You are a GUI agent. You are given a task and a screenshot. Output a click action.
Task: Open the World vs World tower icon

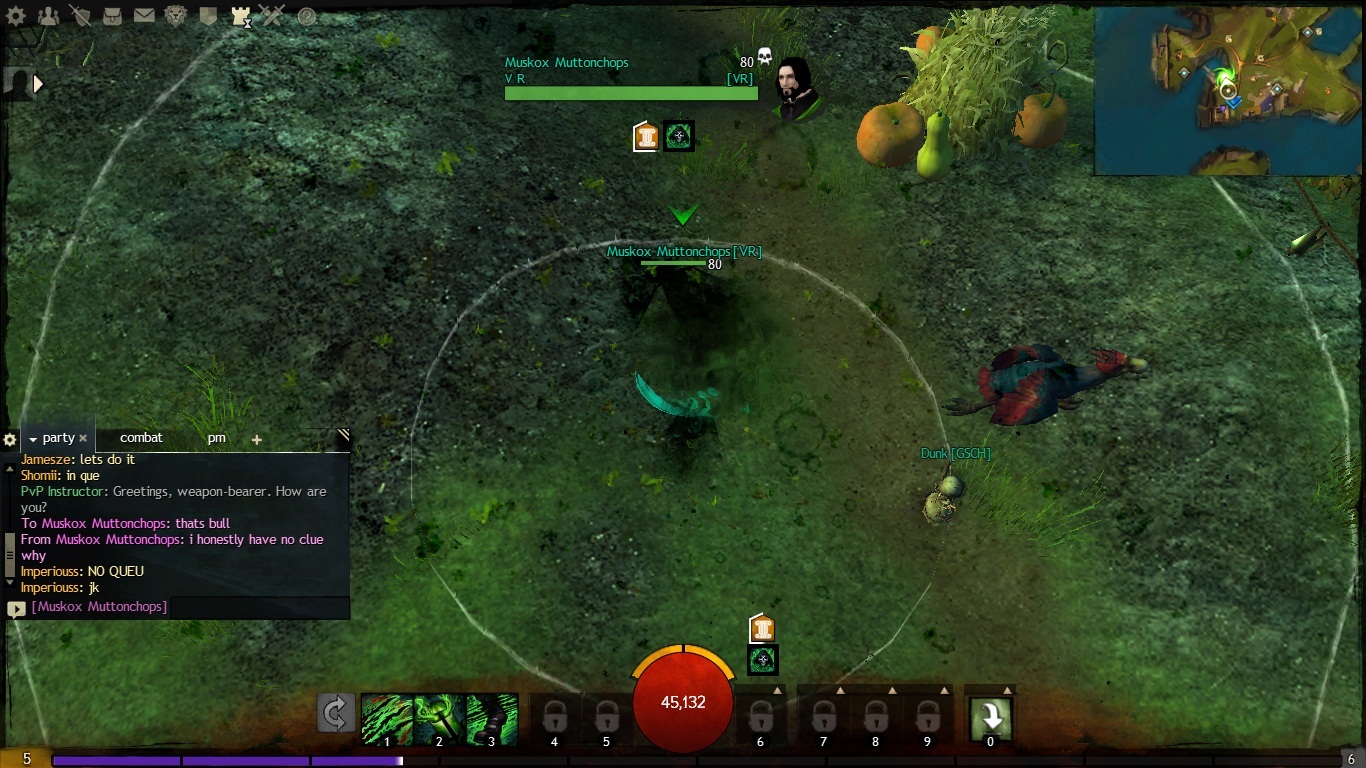[240, 16]
